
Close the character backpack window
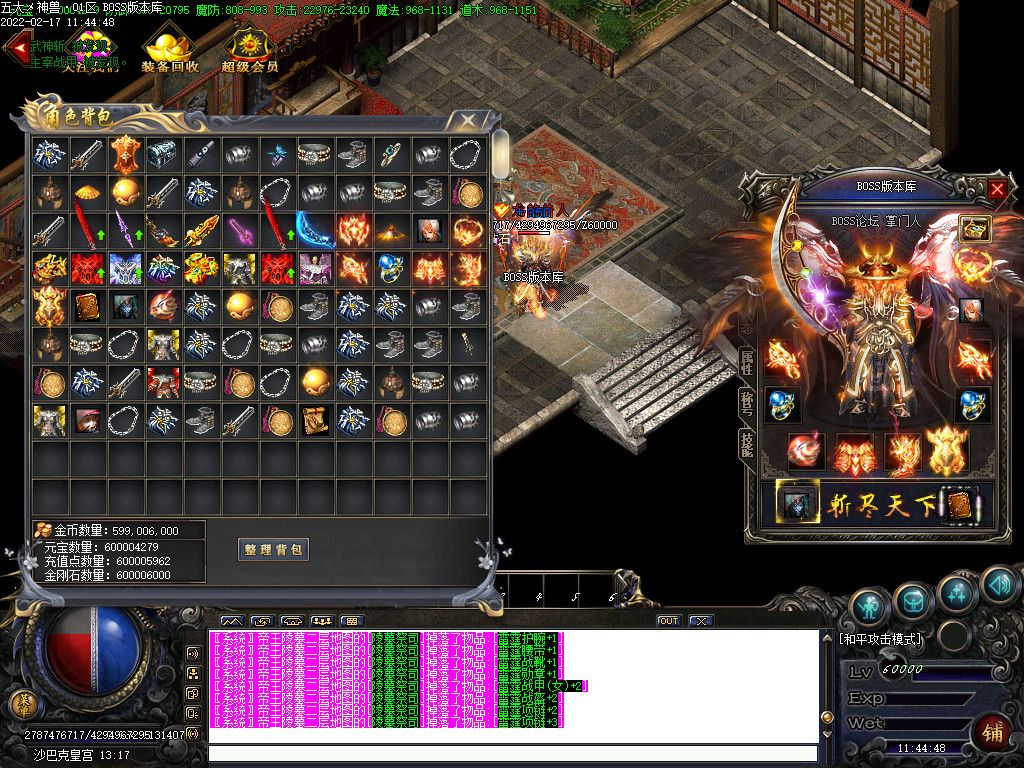[x=468, y=122]
